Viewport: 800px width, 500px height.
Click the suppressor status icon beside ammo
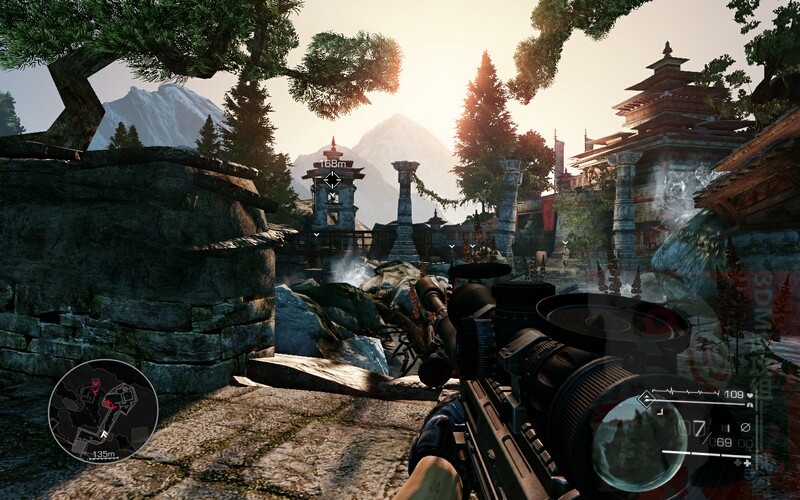pos(744,428)
